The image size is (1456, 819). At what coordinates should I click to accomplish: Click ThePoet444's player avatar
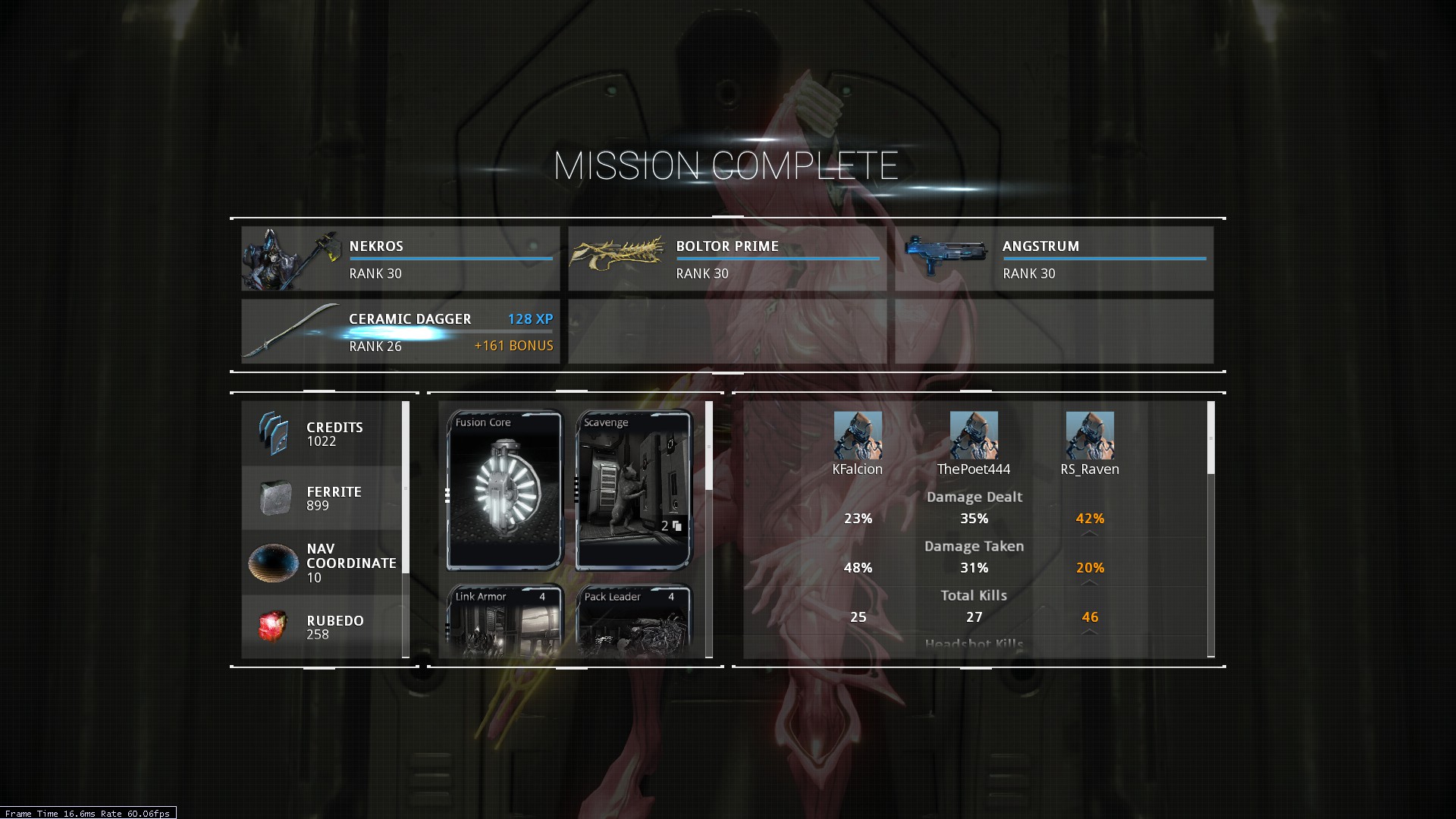tap(974, 435)
